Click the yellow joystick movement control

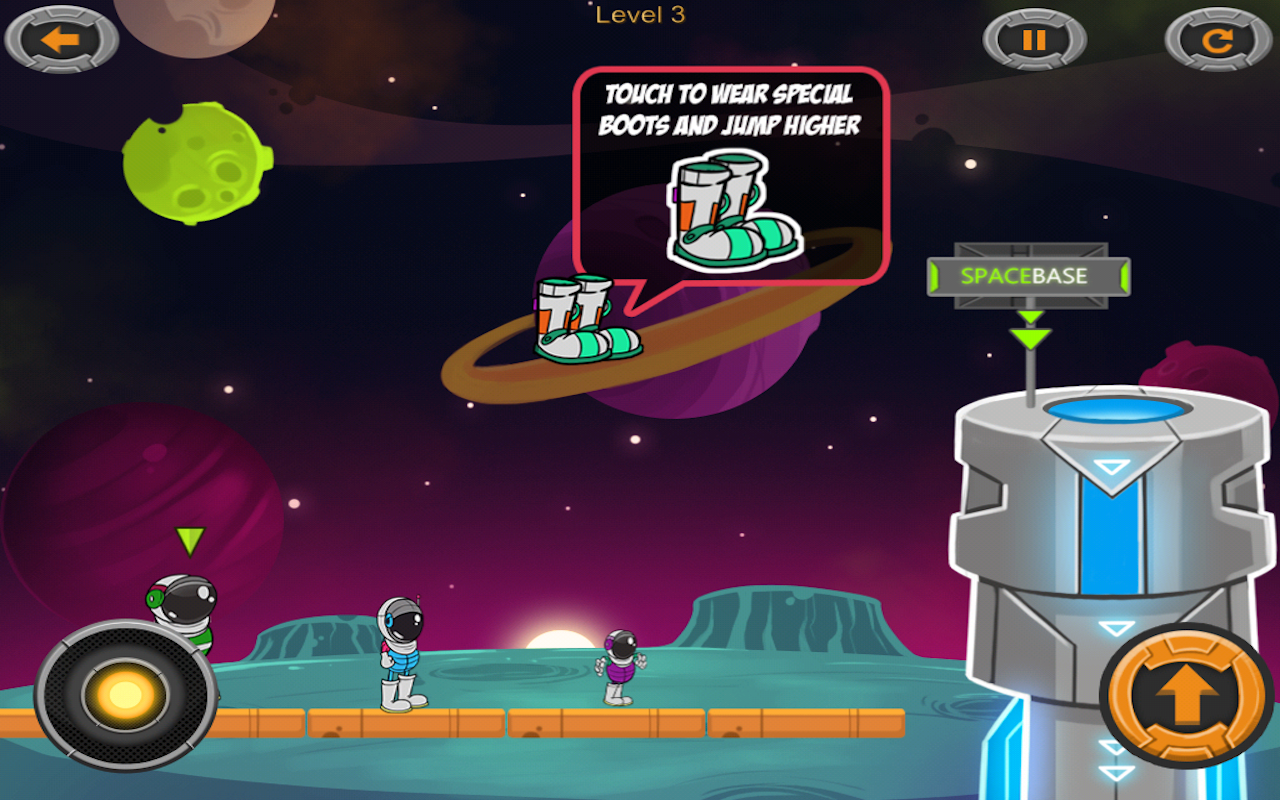click(x=125, y=694)
